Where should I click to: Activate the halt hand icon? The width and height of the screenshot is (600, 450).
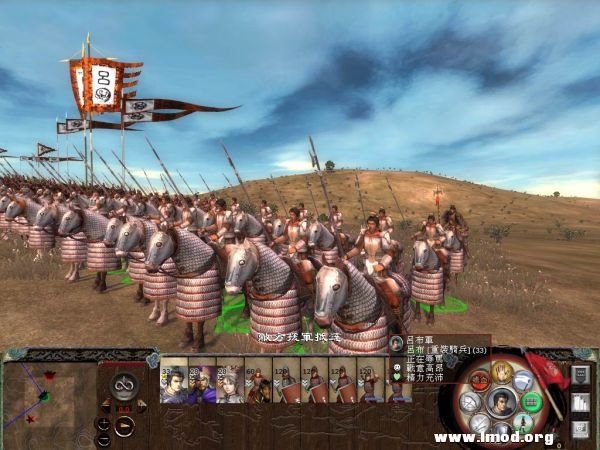coord(502,373)
